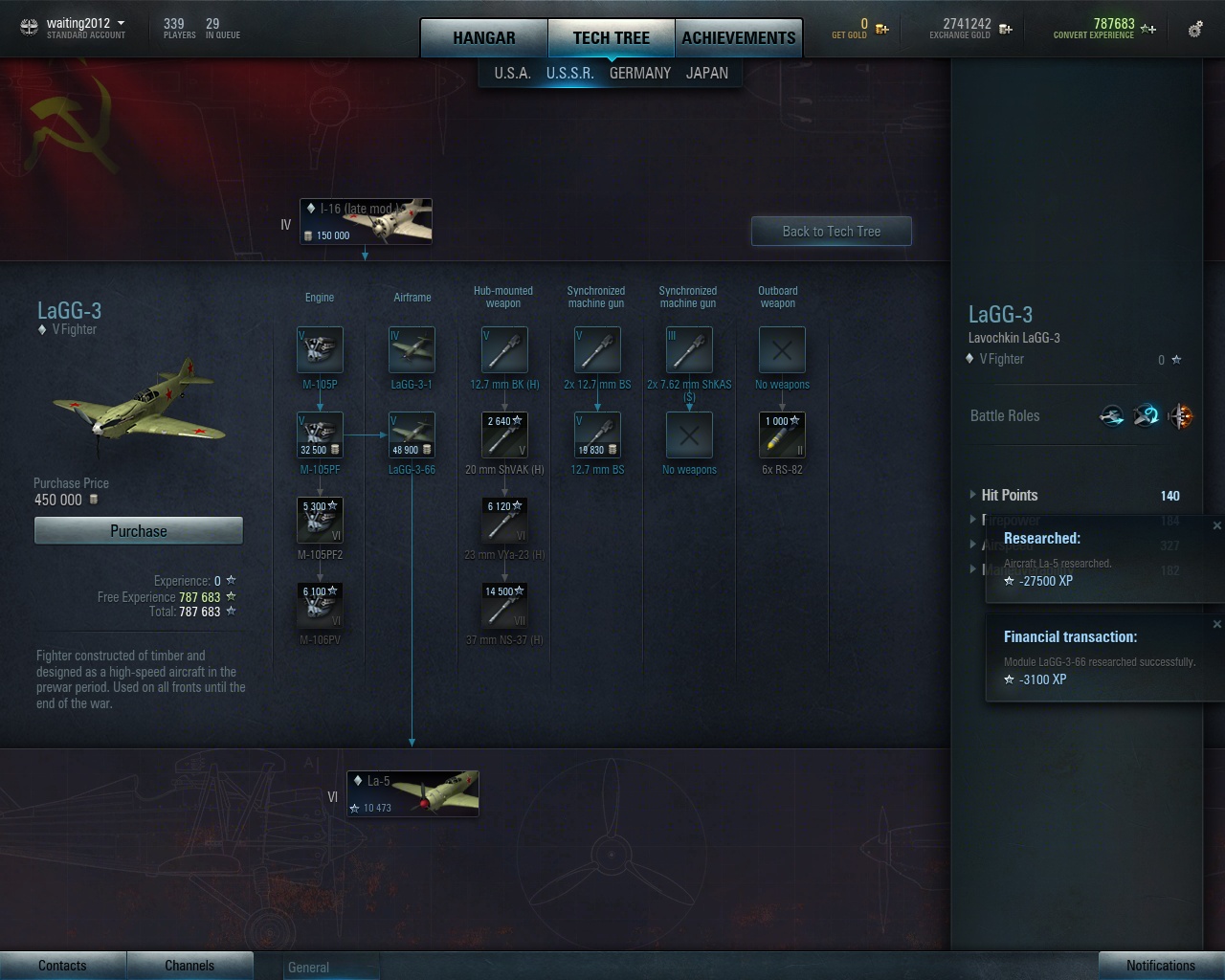
Task: Purchase the LaGG-3 aircraft
Action: [x=139, y=531]
